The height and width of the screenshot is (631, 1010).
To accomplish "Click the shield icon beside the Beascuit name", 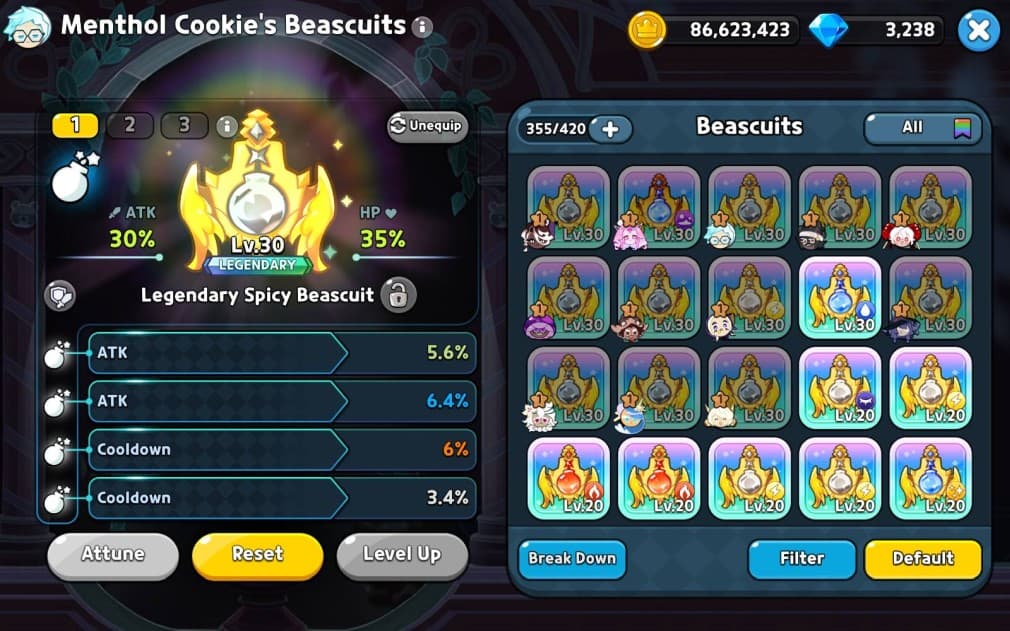I will pos(58,295).
